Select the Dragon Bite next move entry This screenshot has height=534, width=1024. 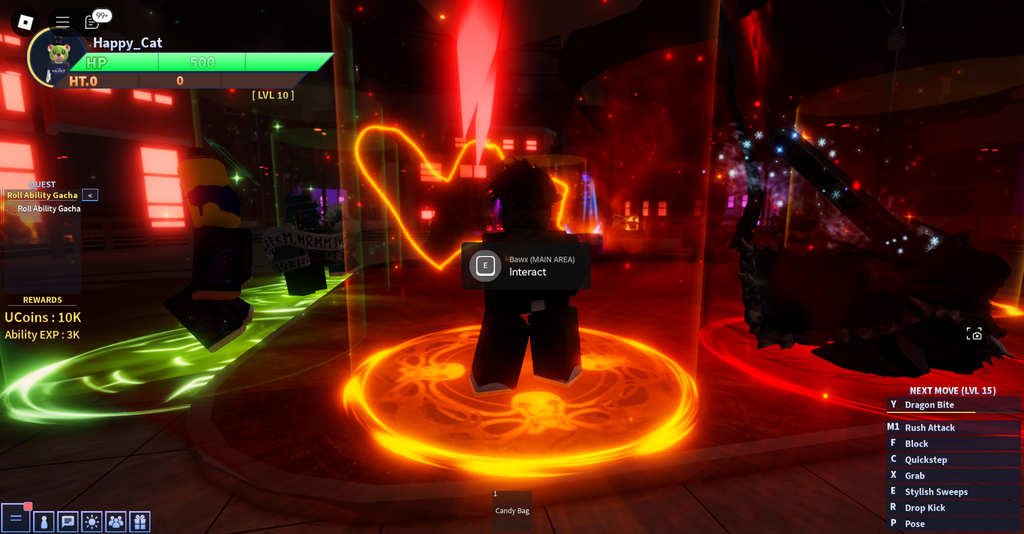pos(929,405)
